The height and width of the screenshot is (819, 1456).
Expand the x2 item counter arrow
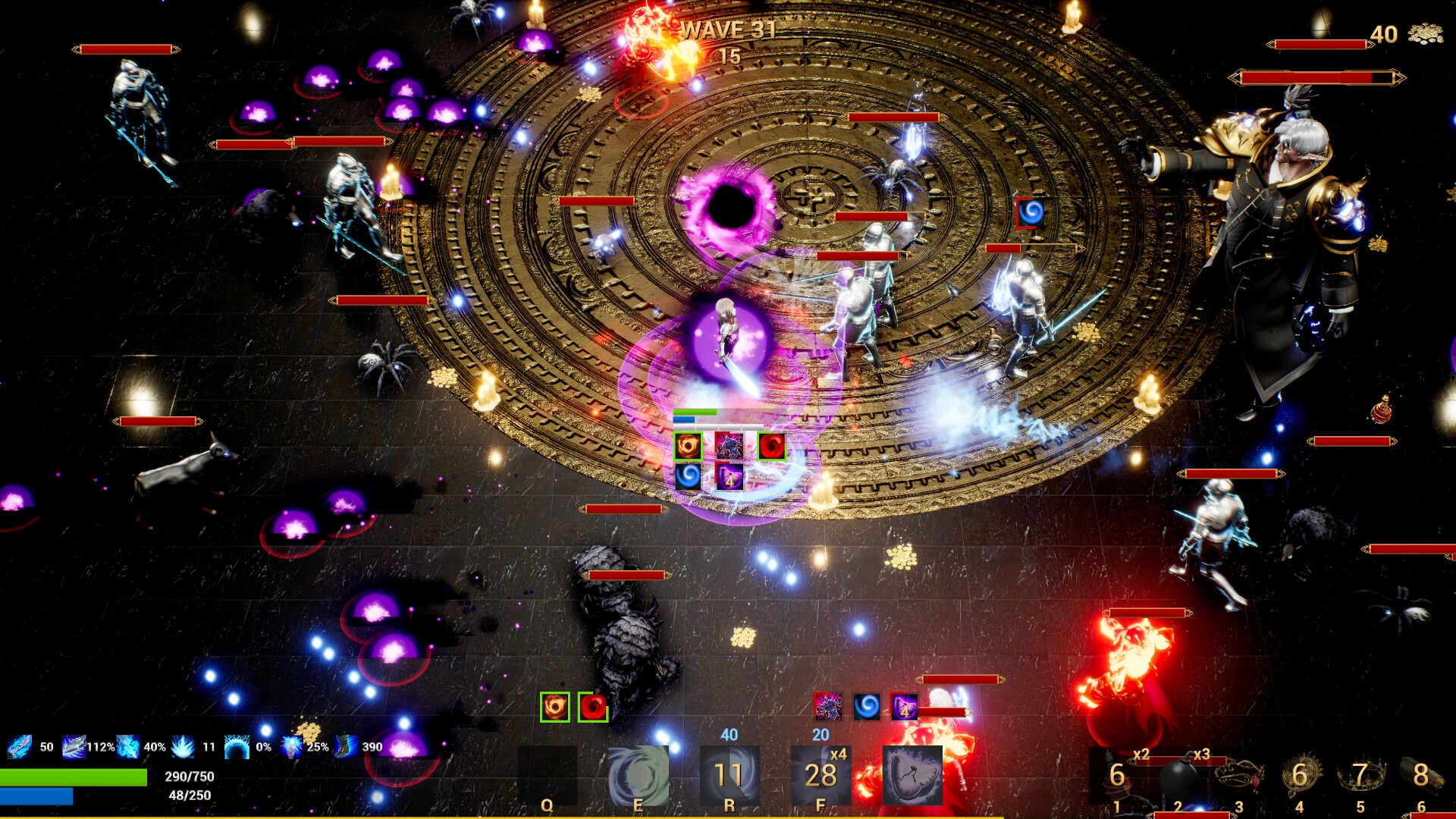1130,760
